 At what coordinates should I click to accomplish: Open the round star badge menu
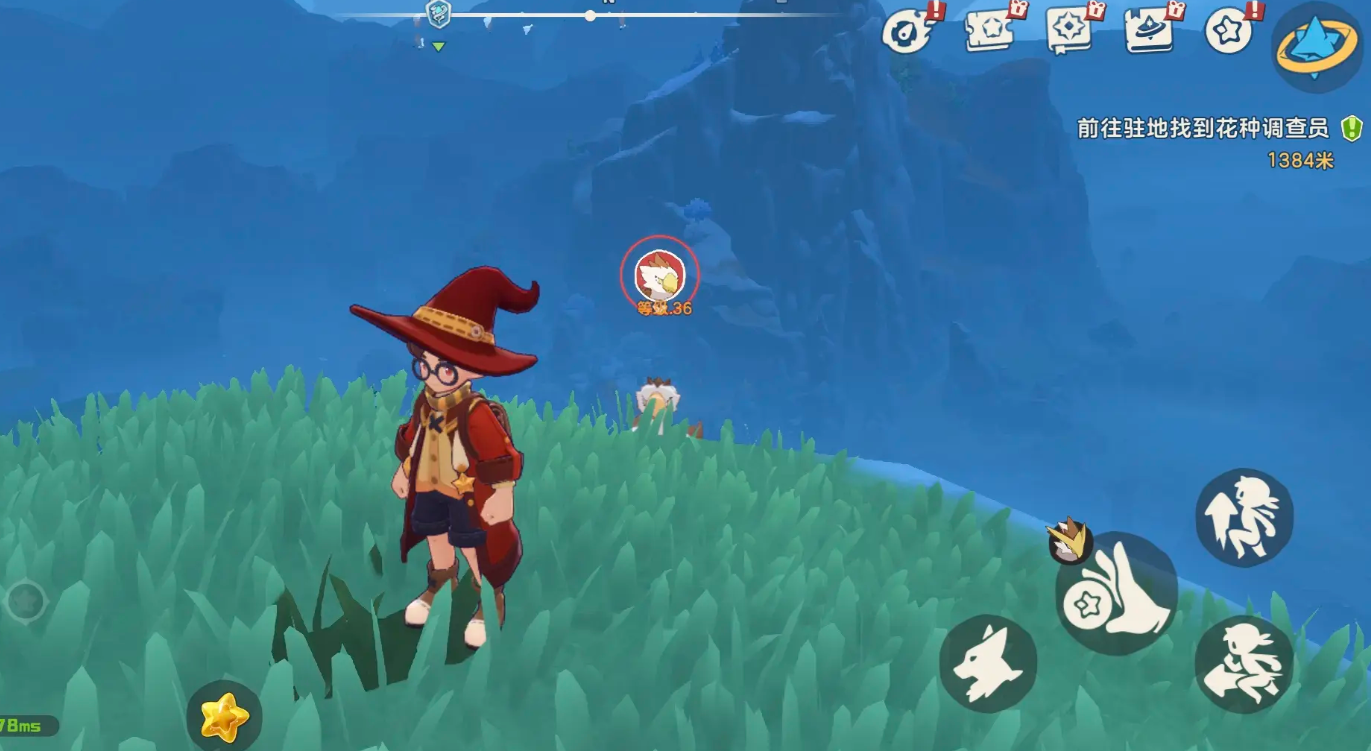(1229, 32)
